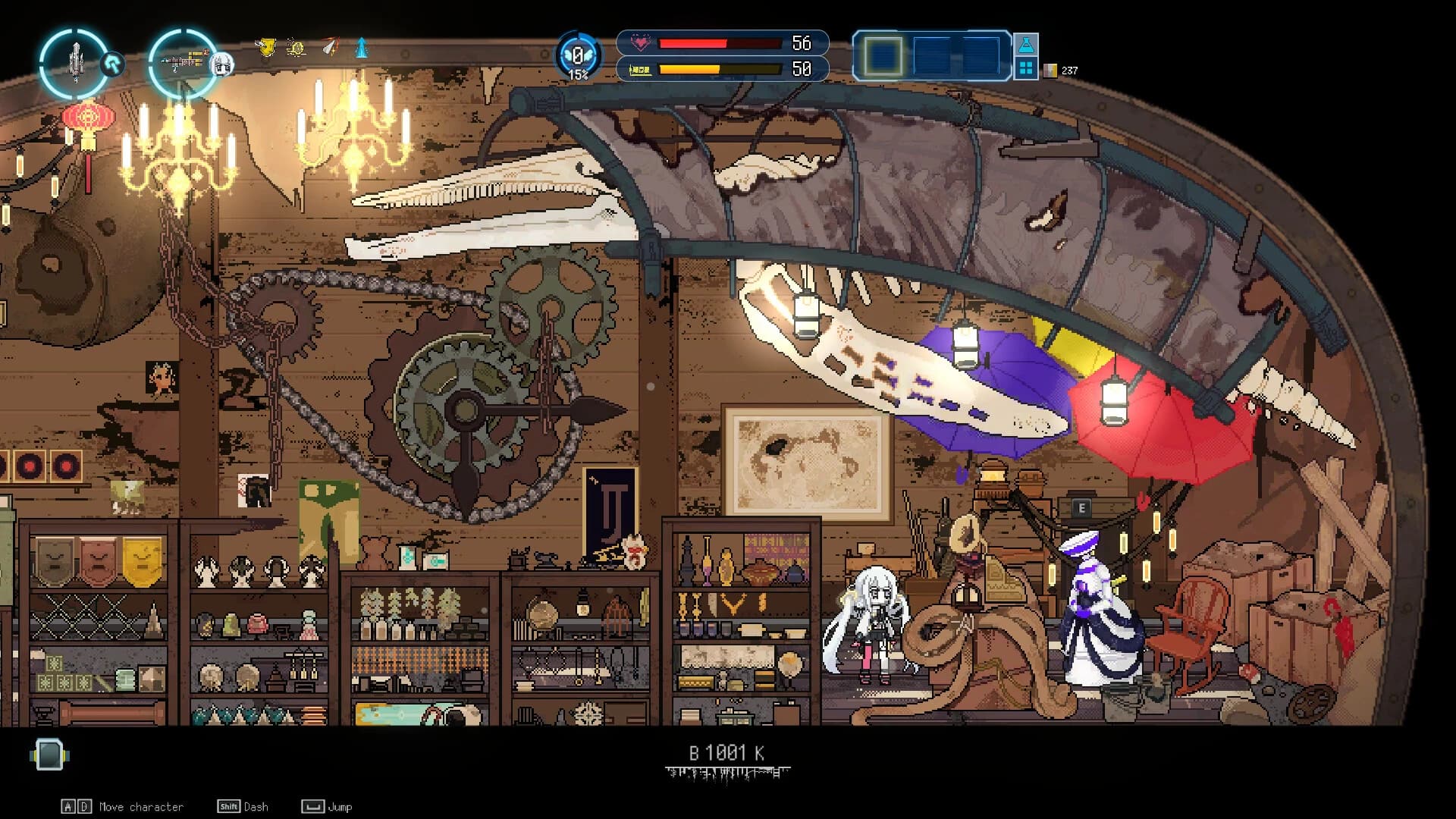The width and height of the screenshot is (1456, 819).
Task: Select the paper plane buff icon
Action: [x=330, y=45]
